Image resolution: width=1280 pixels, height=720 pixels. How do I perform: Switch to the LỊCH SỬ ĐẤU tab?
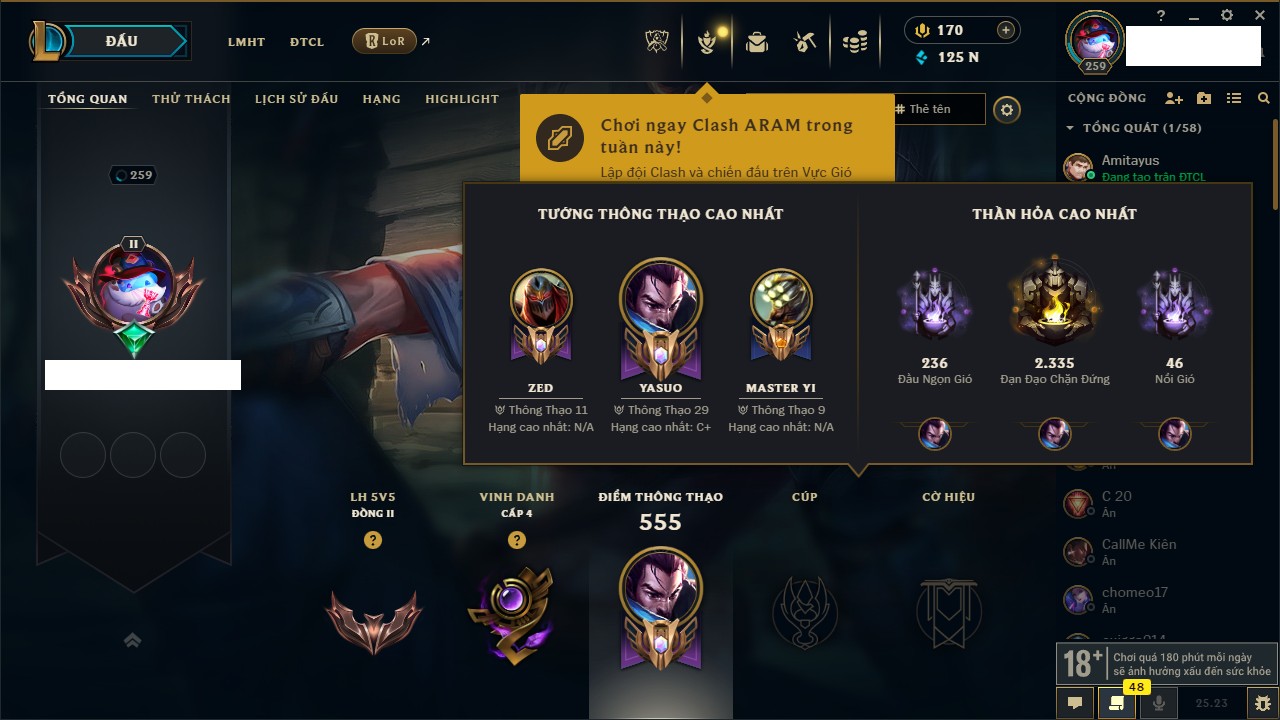tap(296, 99)
